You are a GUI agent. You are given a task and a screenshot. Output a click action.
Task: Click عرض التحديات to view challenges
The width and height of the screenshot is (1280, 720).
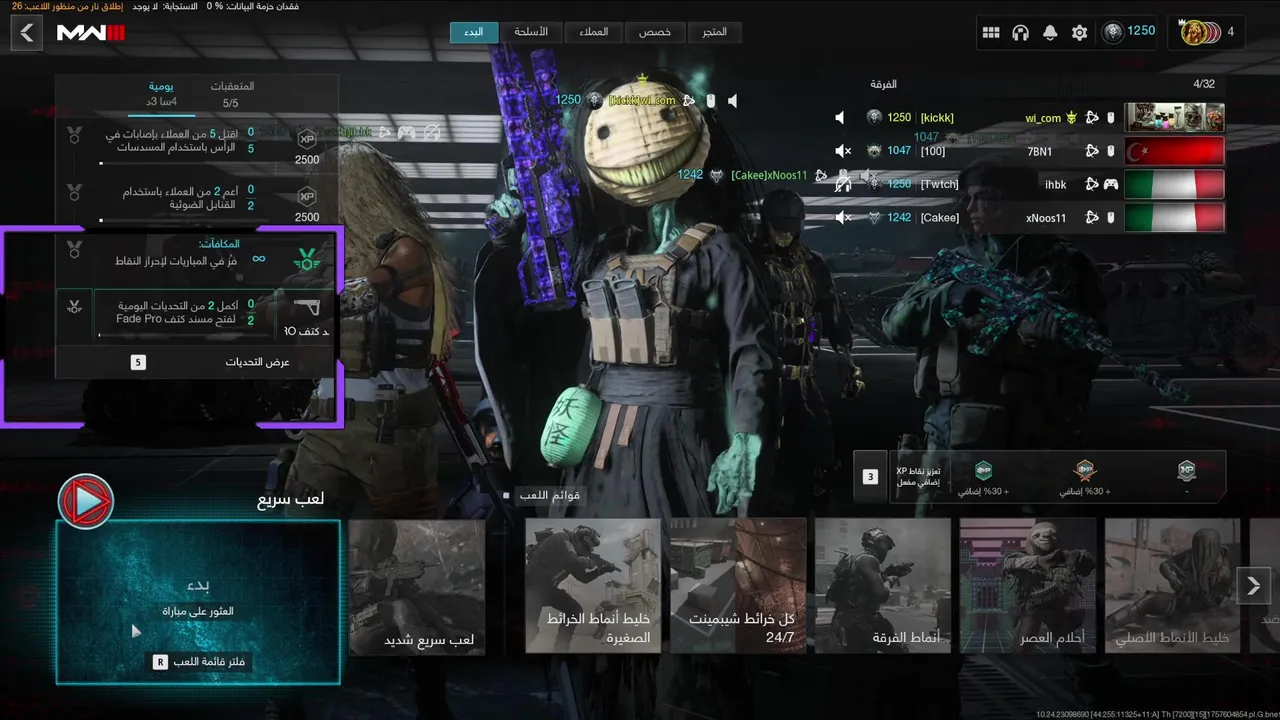point(198,362)
